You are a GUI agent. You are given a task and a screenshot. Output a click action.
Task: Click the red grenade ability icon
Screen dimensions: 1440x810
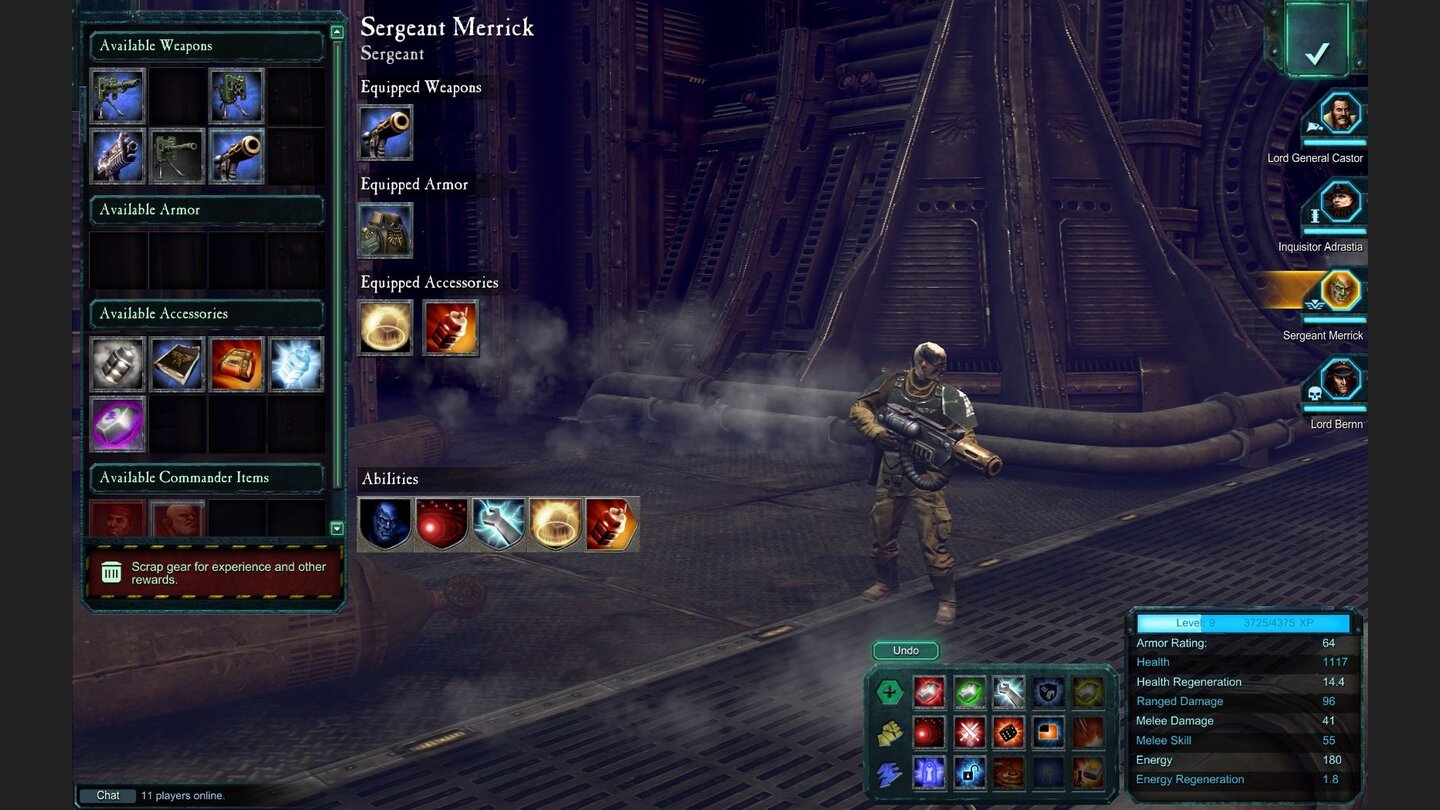(x=611, y=523)
